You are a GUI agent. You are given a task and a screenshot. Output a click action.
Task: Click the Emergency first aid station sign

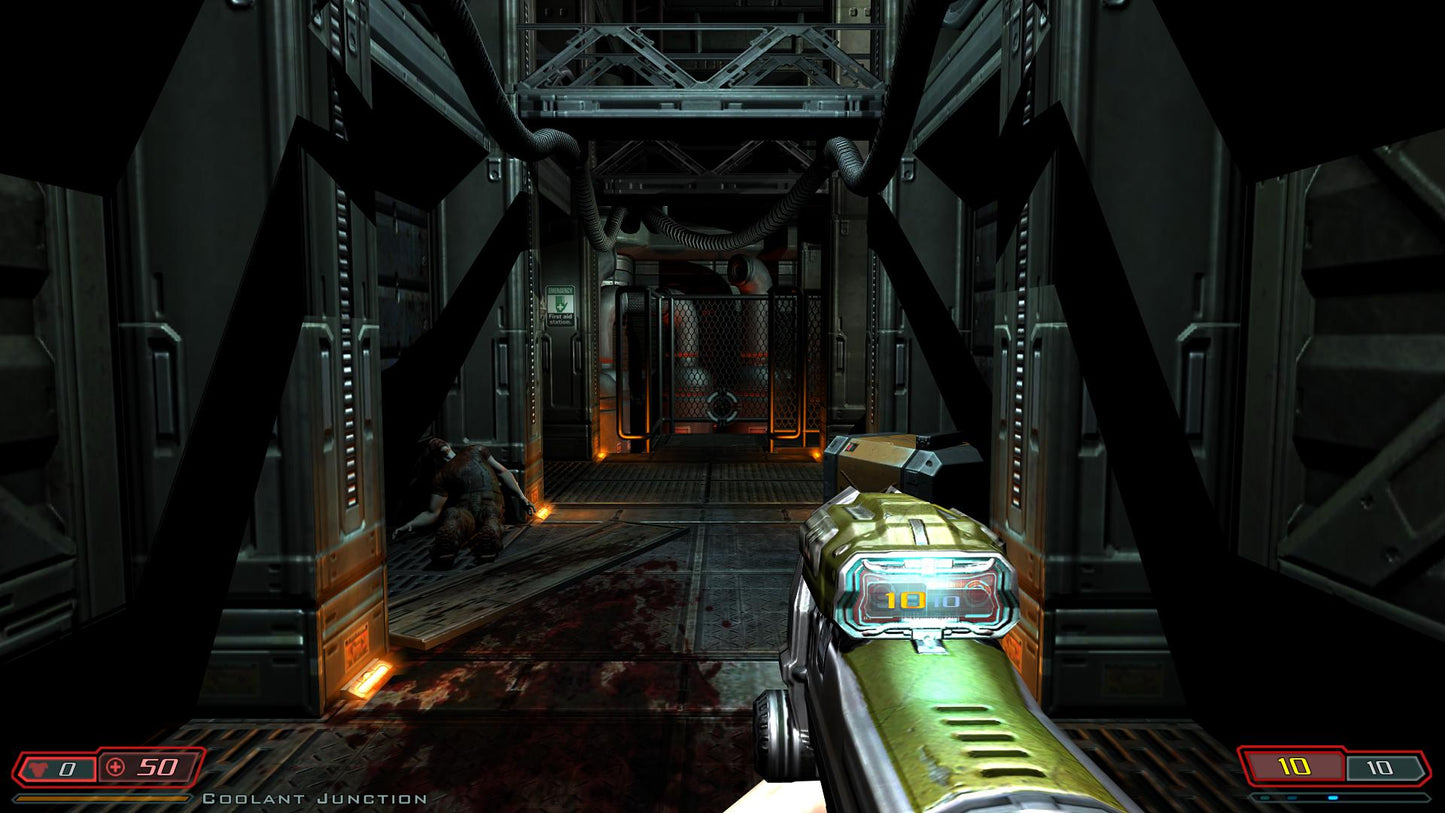[x=560, y=305]
